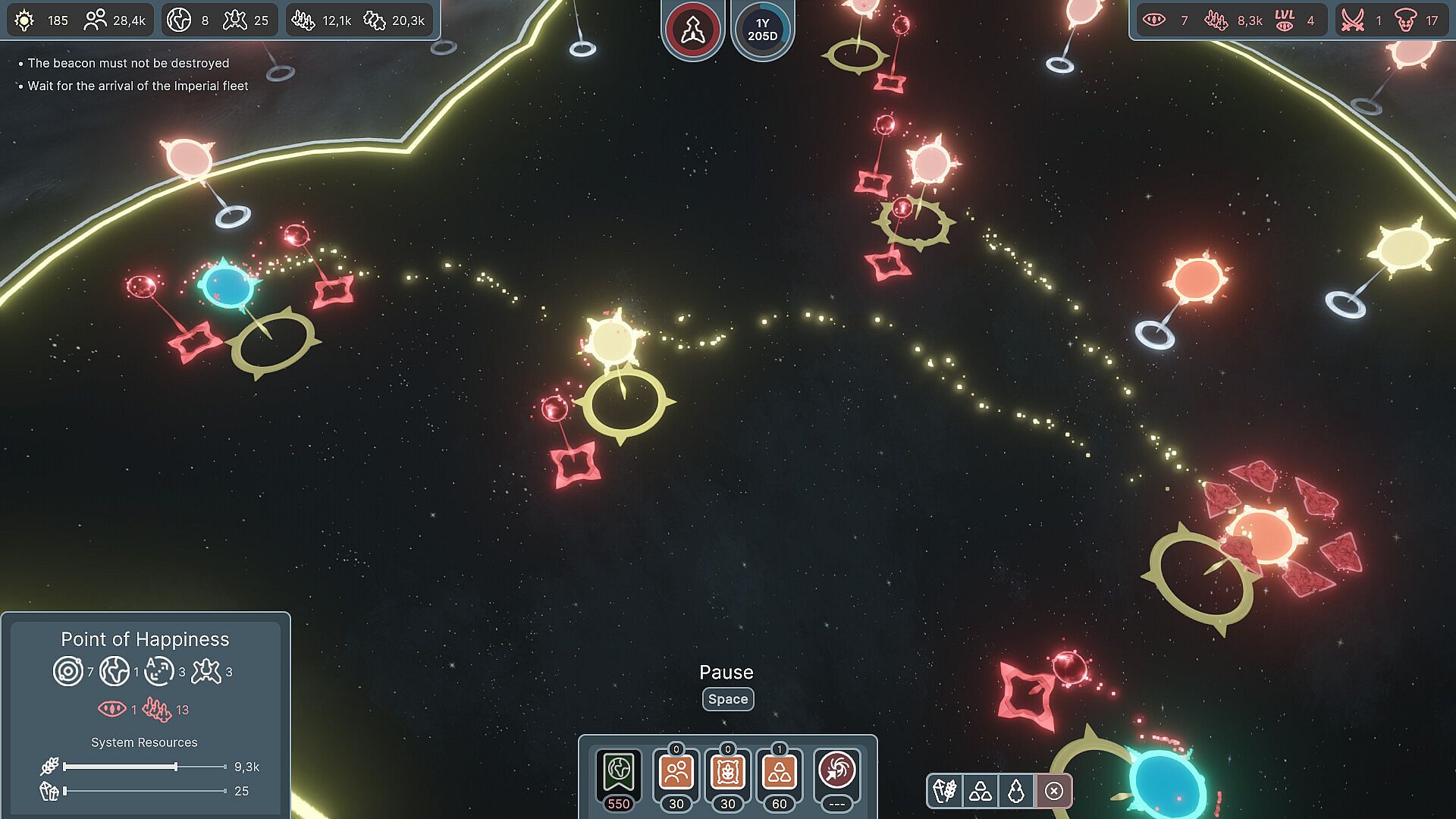Toggle the droplet-shaped resource filter
Screen dimensions: 1456x819
point(1016,791)
